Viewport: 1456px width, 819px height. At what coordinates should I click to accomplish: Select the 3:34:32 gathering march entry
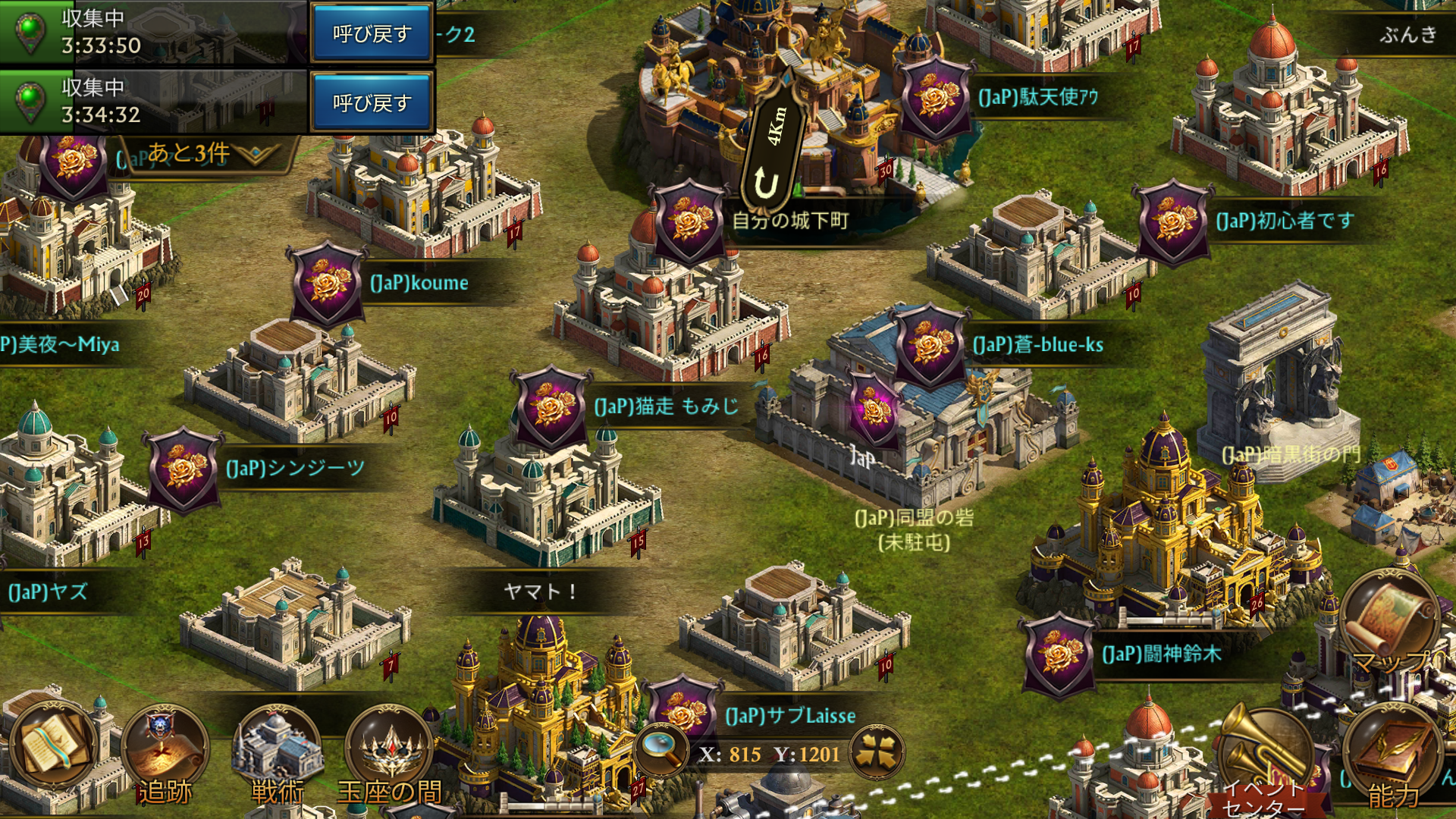pos(152,102)
